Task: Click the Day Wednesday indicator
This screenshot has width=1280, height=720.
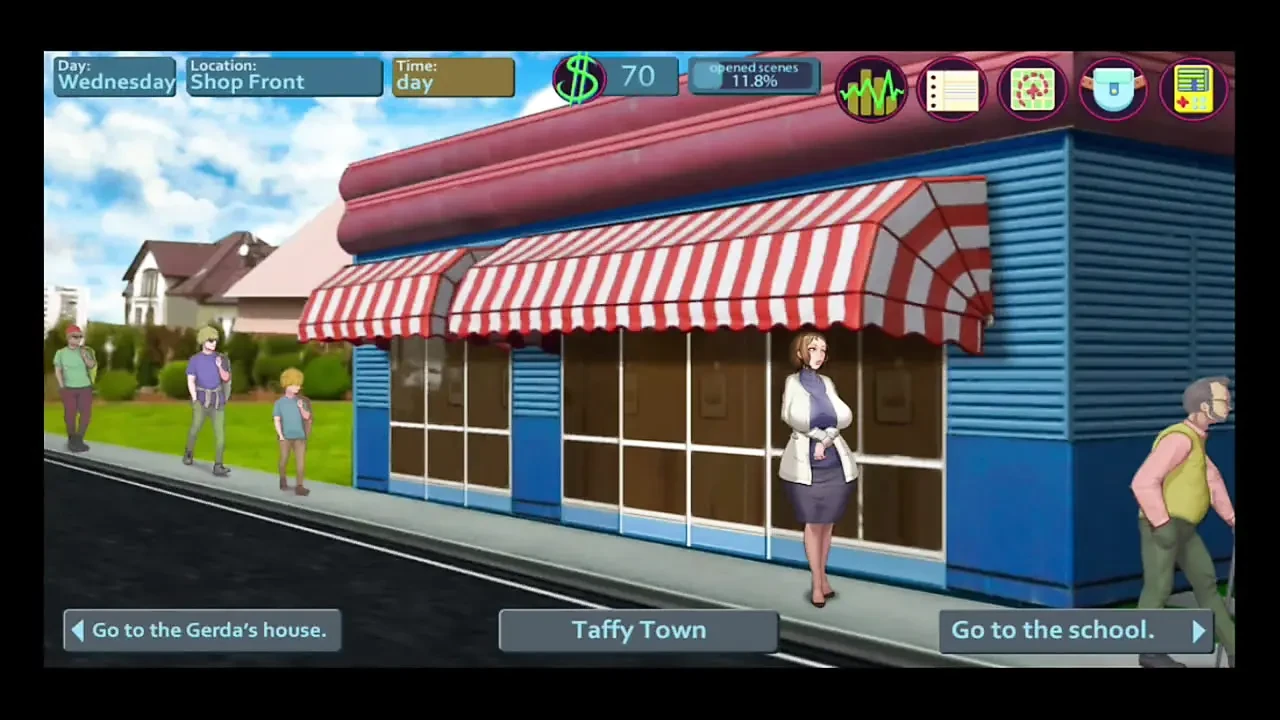Action: tap(114, 76)
